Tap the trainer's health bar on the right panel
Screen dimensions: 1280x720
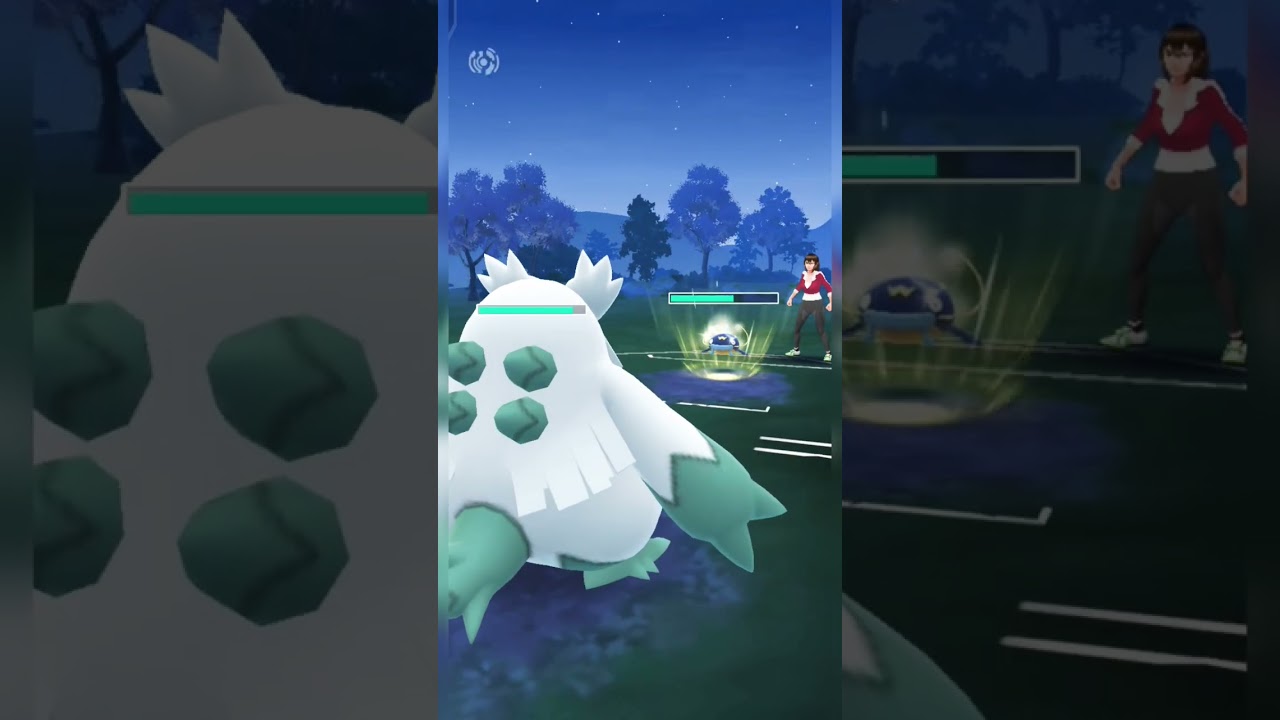pyautogui.click(x=960, y=162)
